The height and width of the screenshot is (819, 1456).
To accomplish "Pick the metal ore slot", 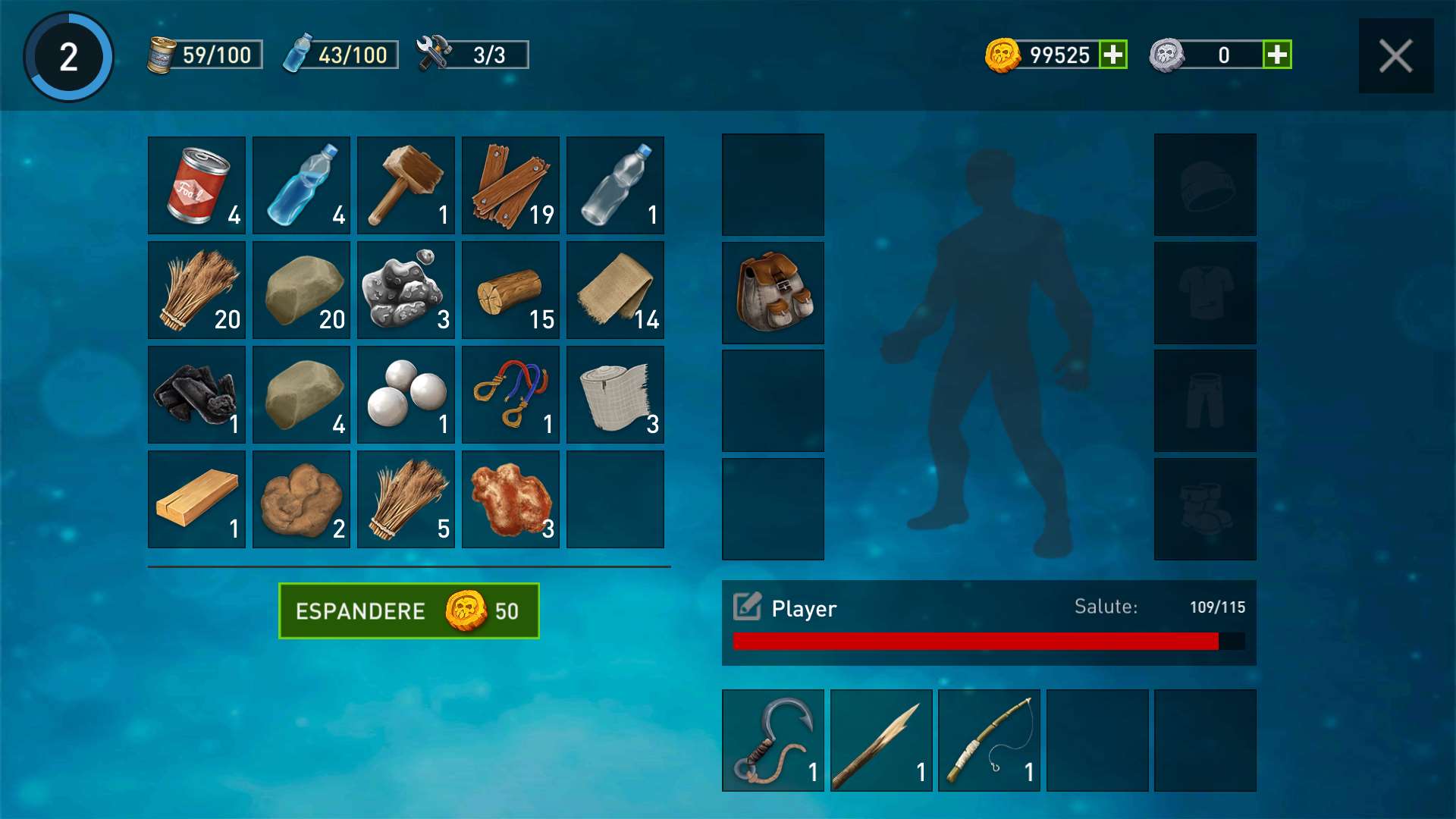I will point(406,290).
